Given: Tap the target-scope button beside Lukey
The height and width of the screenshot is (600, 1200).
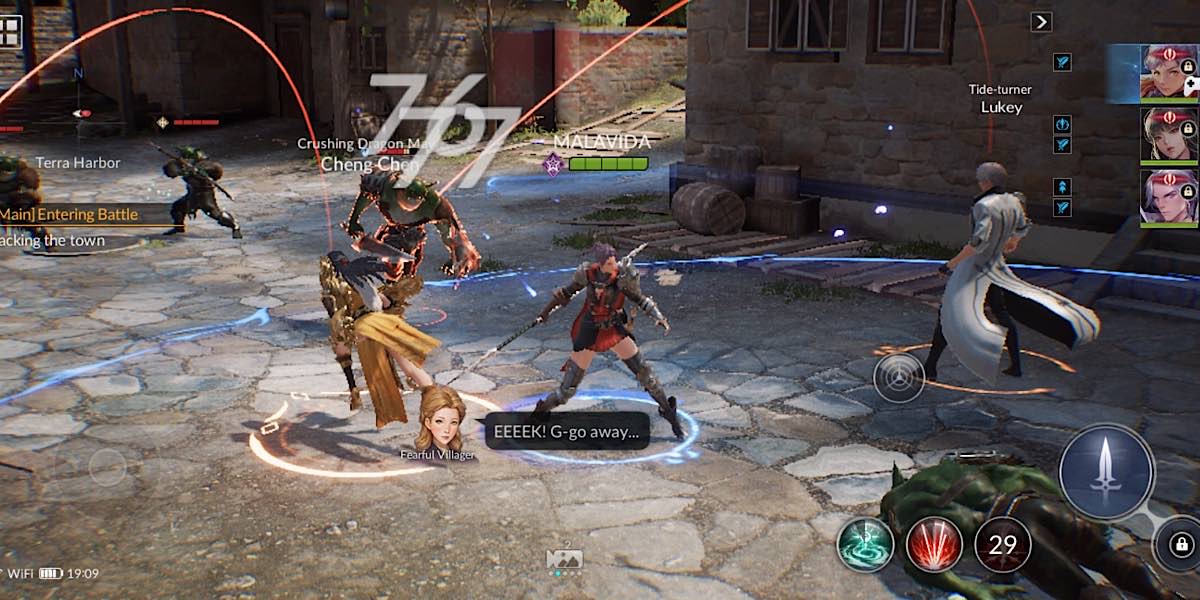Looking at the screenshot, I should [x=898, y=378].
